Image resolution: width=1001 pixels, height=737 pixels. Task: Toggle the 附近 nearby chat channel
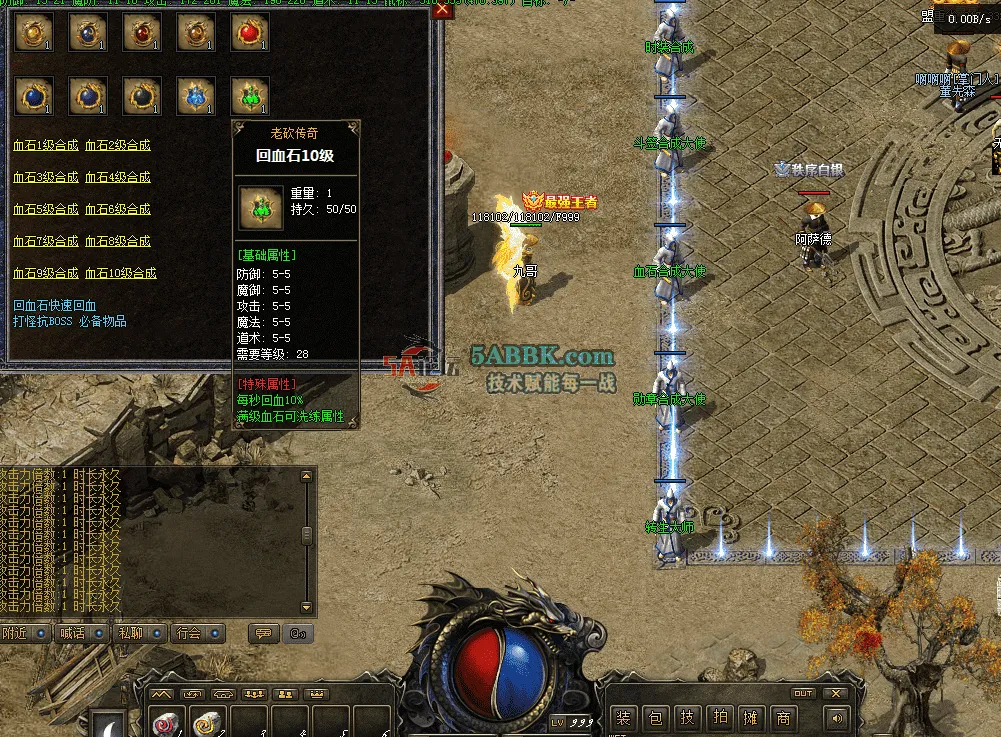coord(26,633)
